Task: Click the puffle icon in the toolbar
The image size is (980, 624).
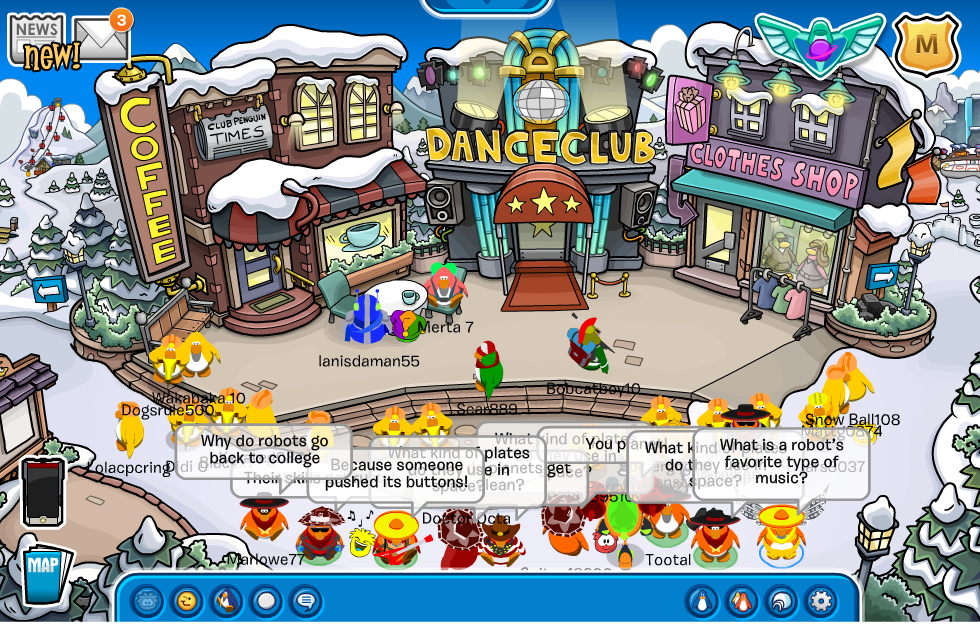Action: pos(147,601)
